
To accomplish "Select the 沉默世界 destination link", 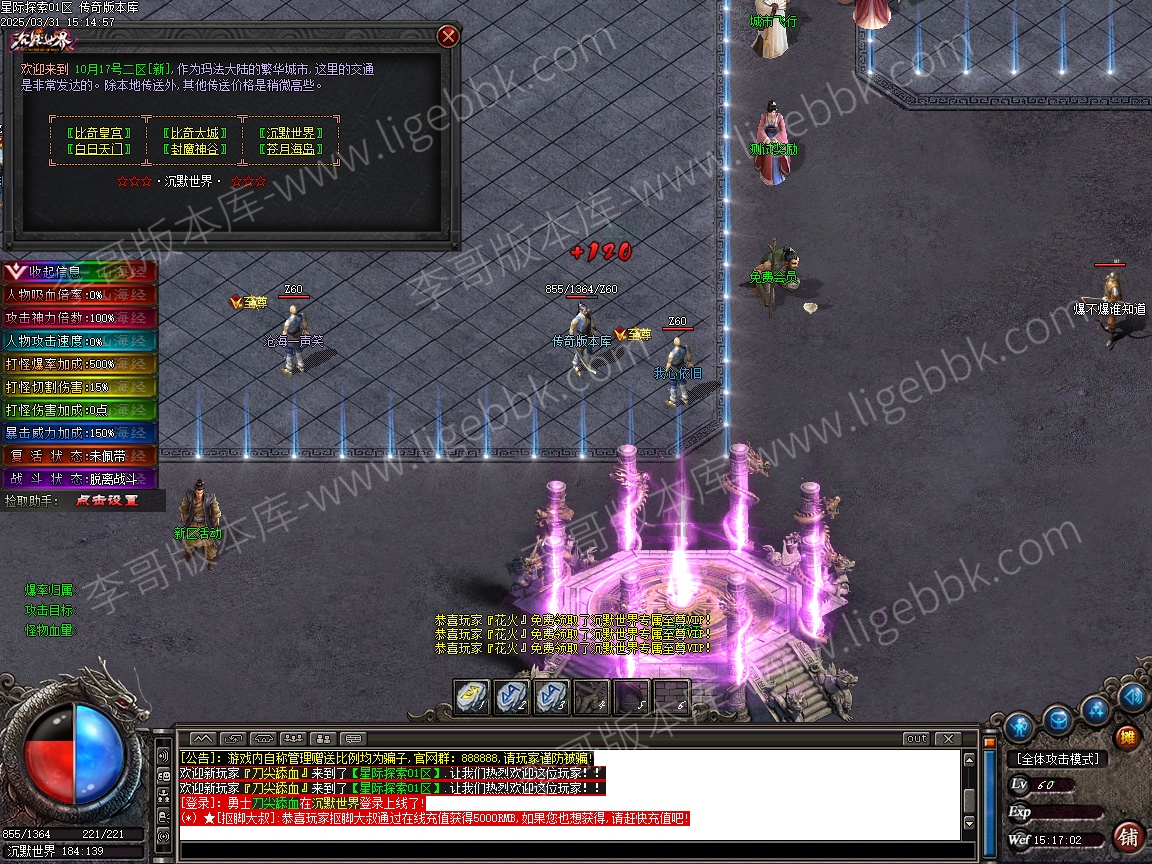I will click(x=289, y=133).
